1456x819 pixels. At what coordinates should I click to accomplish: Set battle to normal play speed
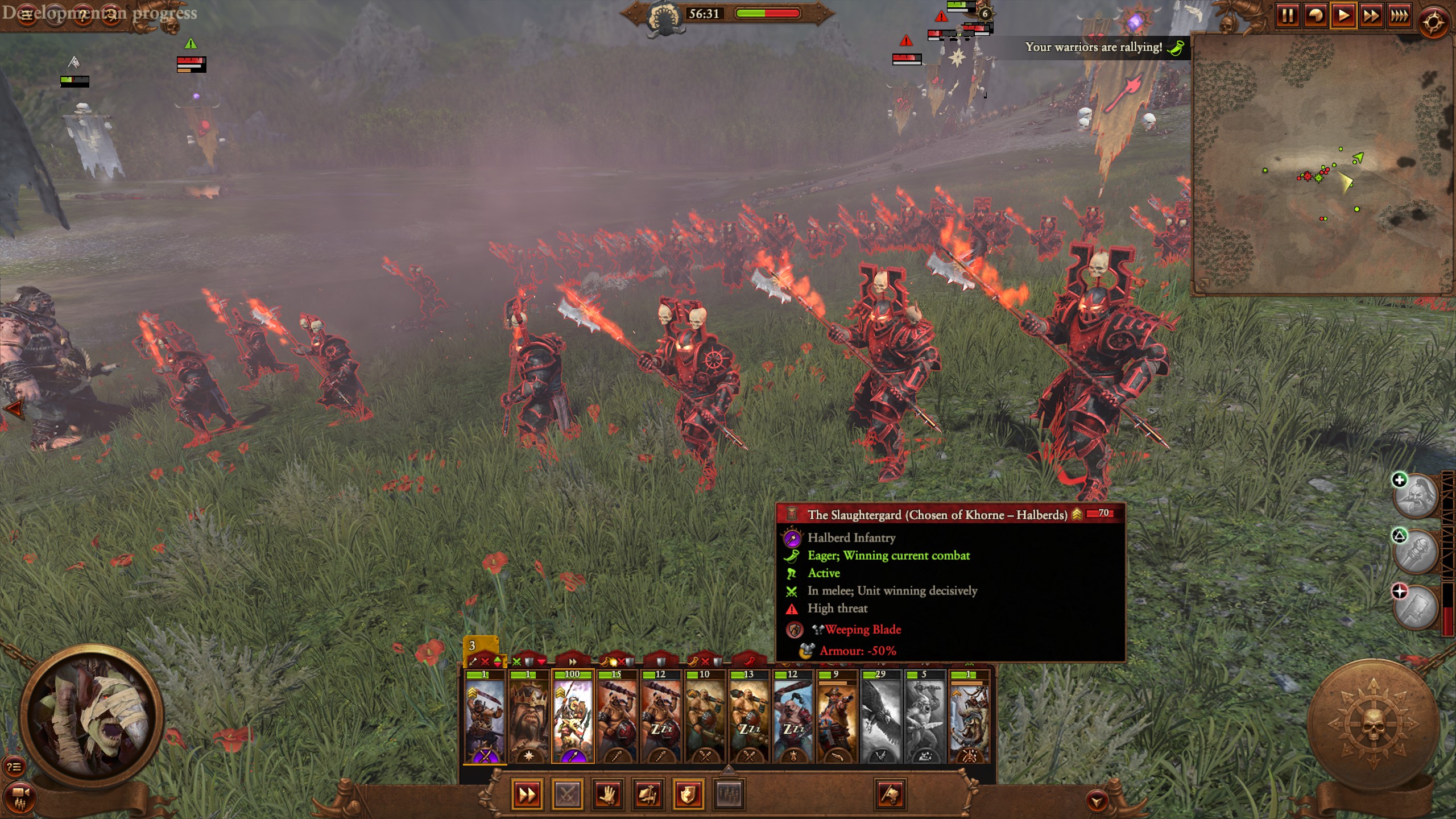pyautogui.click(x=1343, y=15)
